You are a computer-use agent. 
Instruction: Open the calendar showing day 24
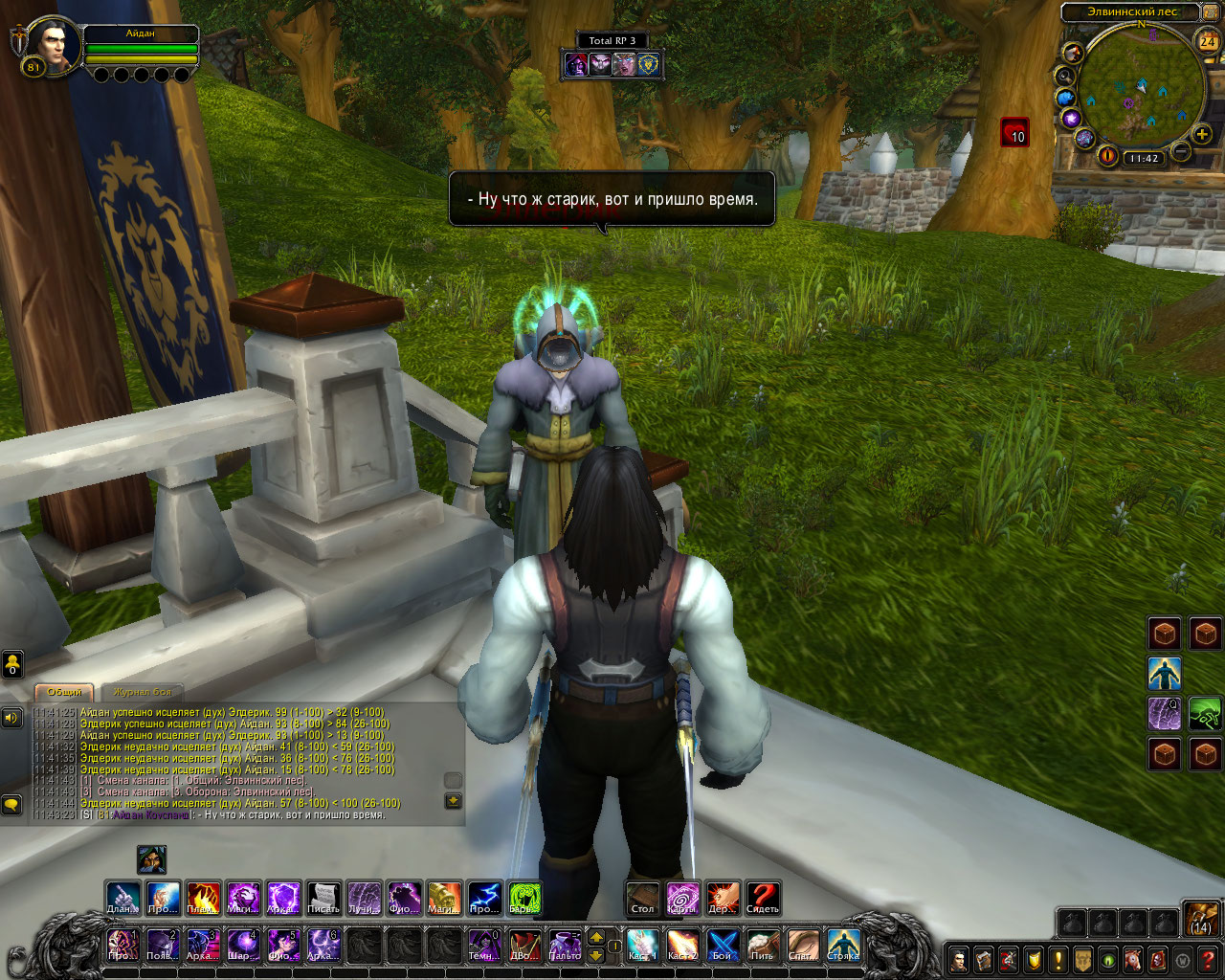pyautogui.click(x=1208, y=41)
